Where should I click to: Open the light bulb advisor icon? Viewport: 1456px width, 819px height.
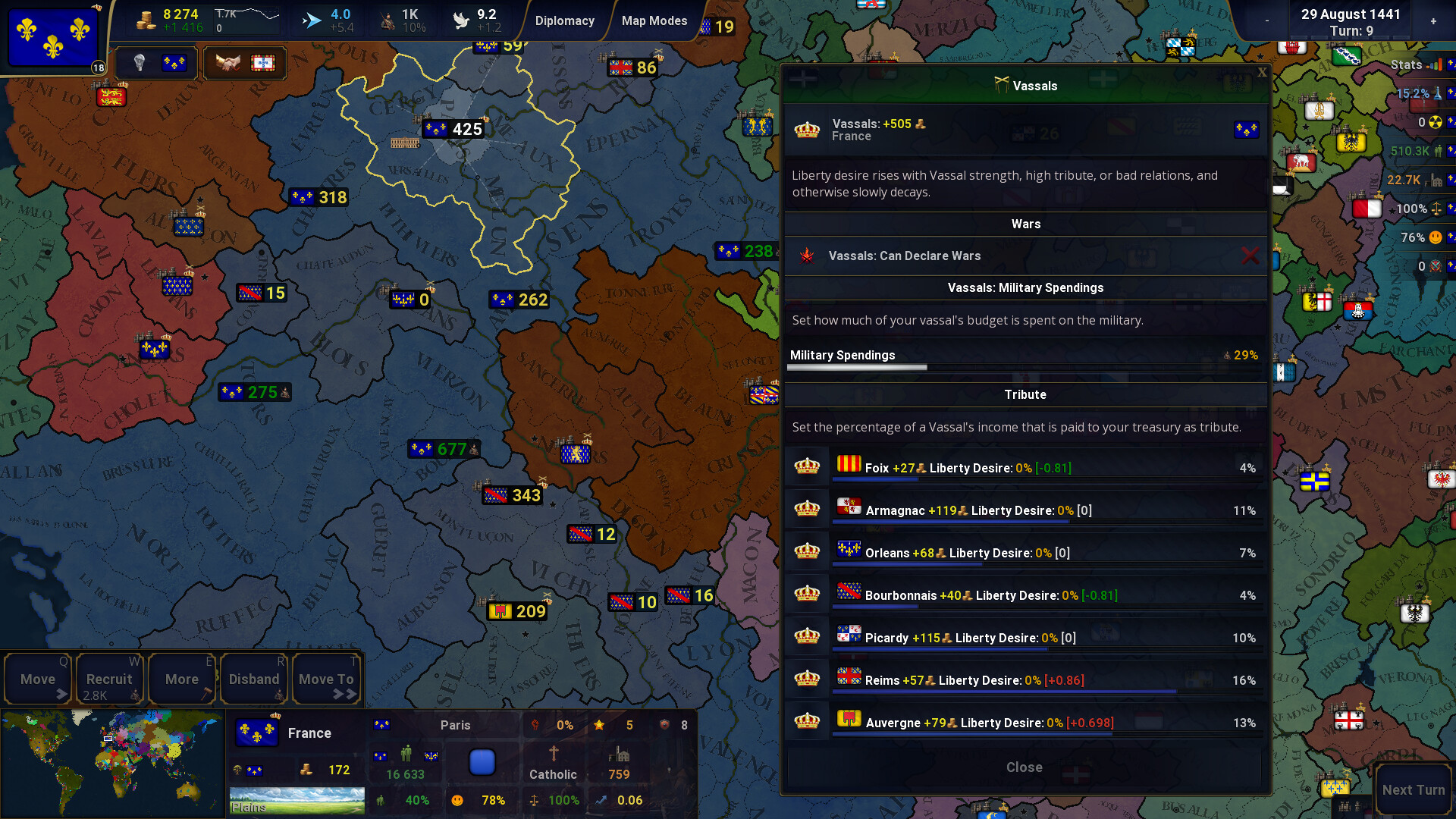pos(140,63)
